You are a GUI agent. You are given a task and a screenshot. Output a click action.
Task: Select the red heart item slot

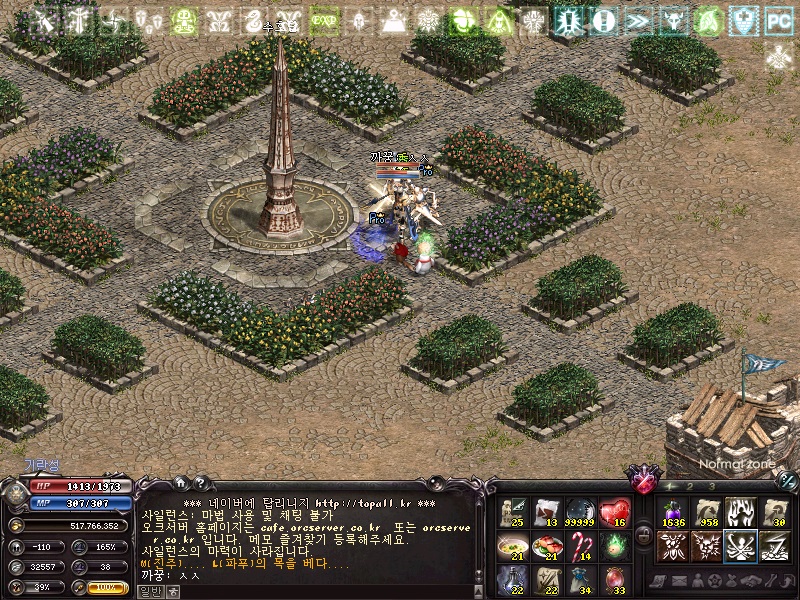(614, 512)
